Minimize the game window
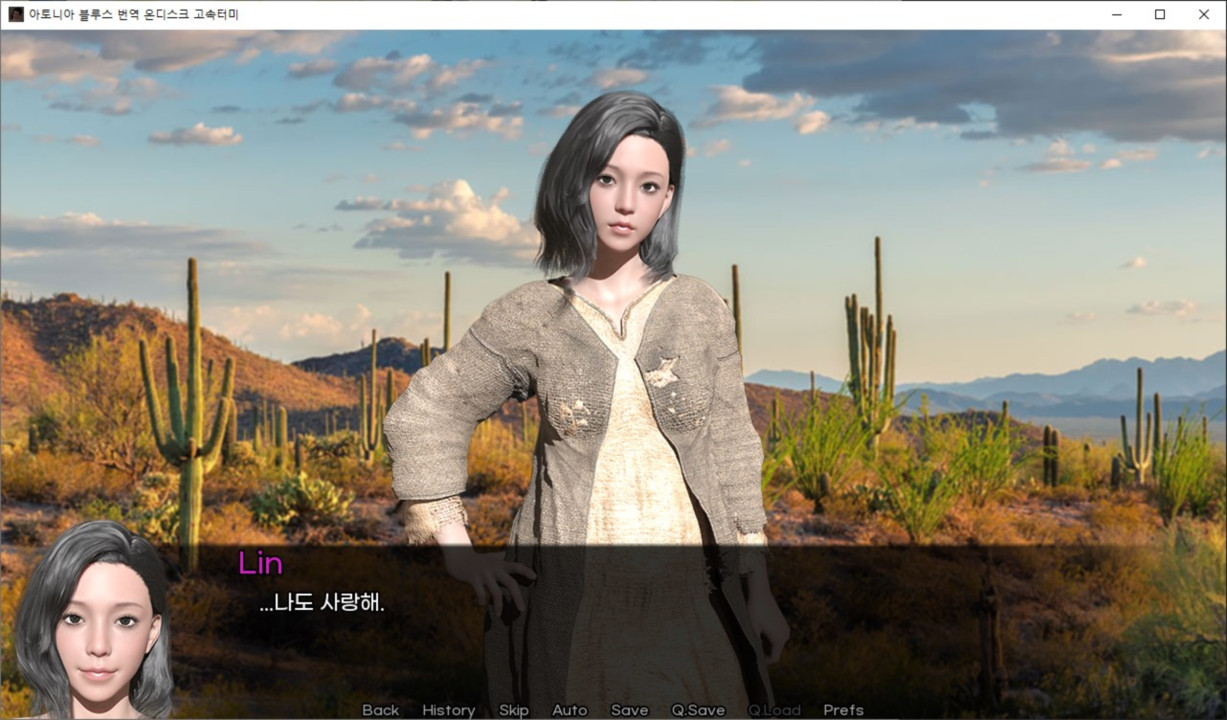Image resolution: width=1227 pixels, height=720 pixels. click(1116, 14)
